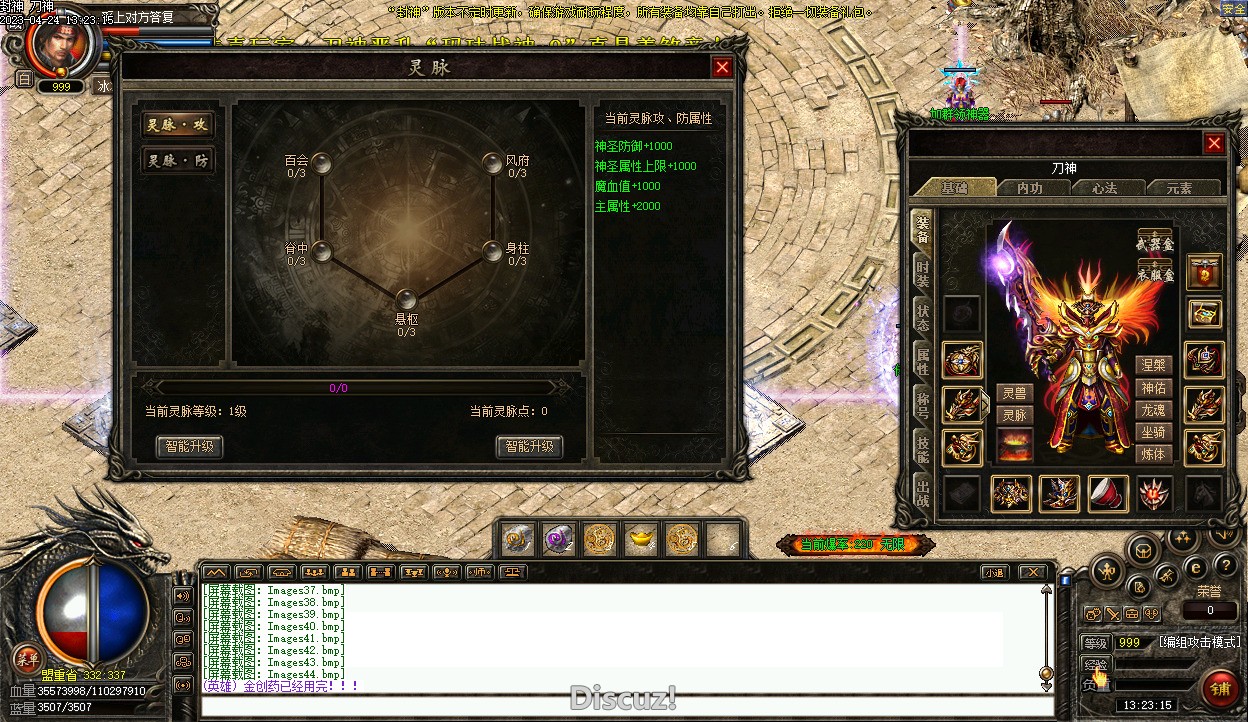Select the gold ingot hotbar slot
Image resolution: width=1248 pixels, height=722 pixels.
[x=641, y=540]
